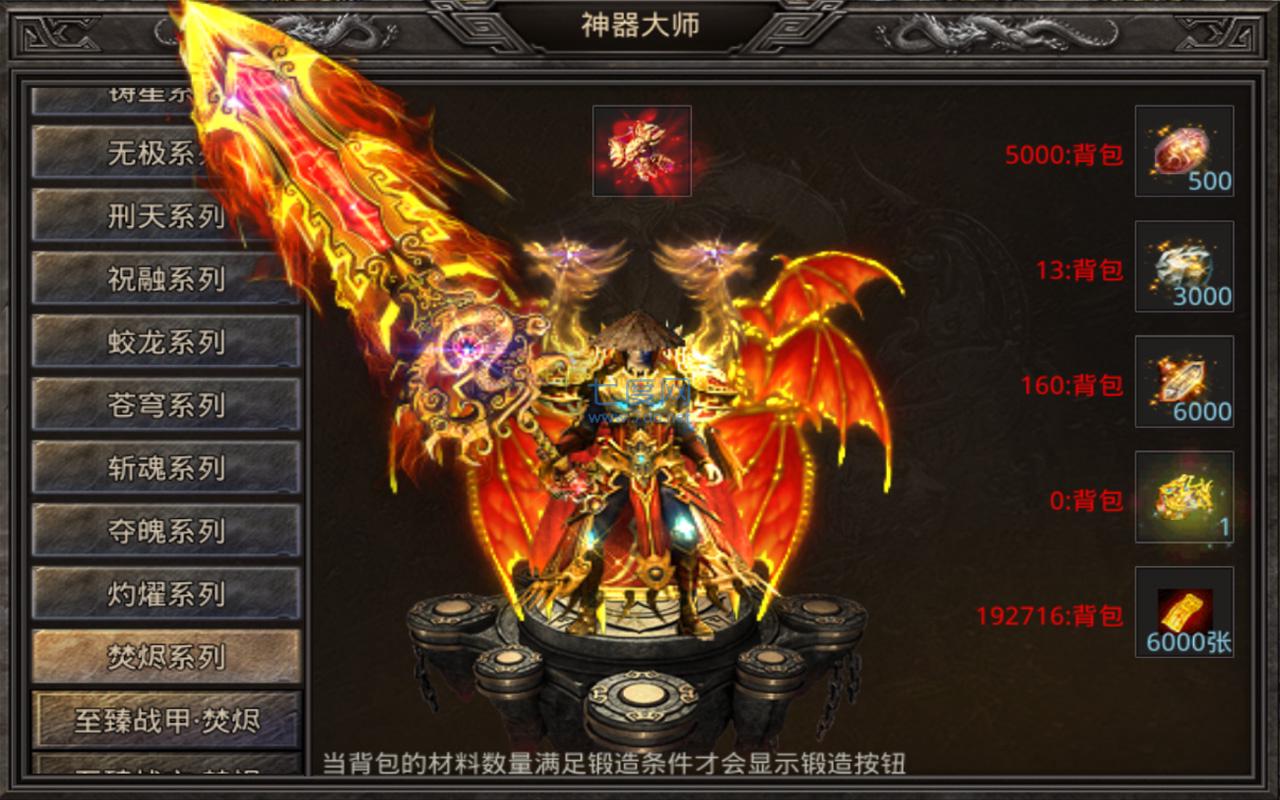
Task: Select the 斩魂系列 series button
Action: coord(165,468)
